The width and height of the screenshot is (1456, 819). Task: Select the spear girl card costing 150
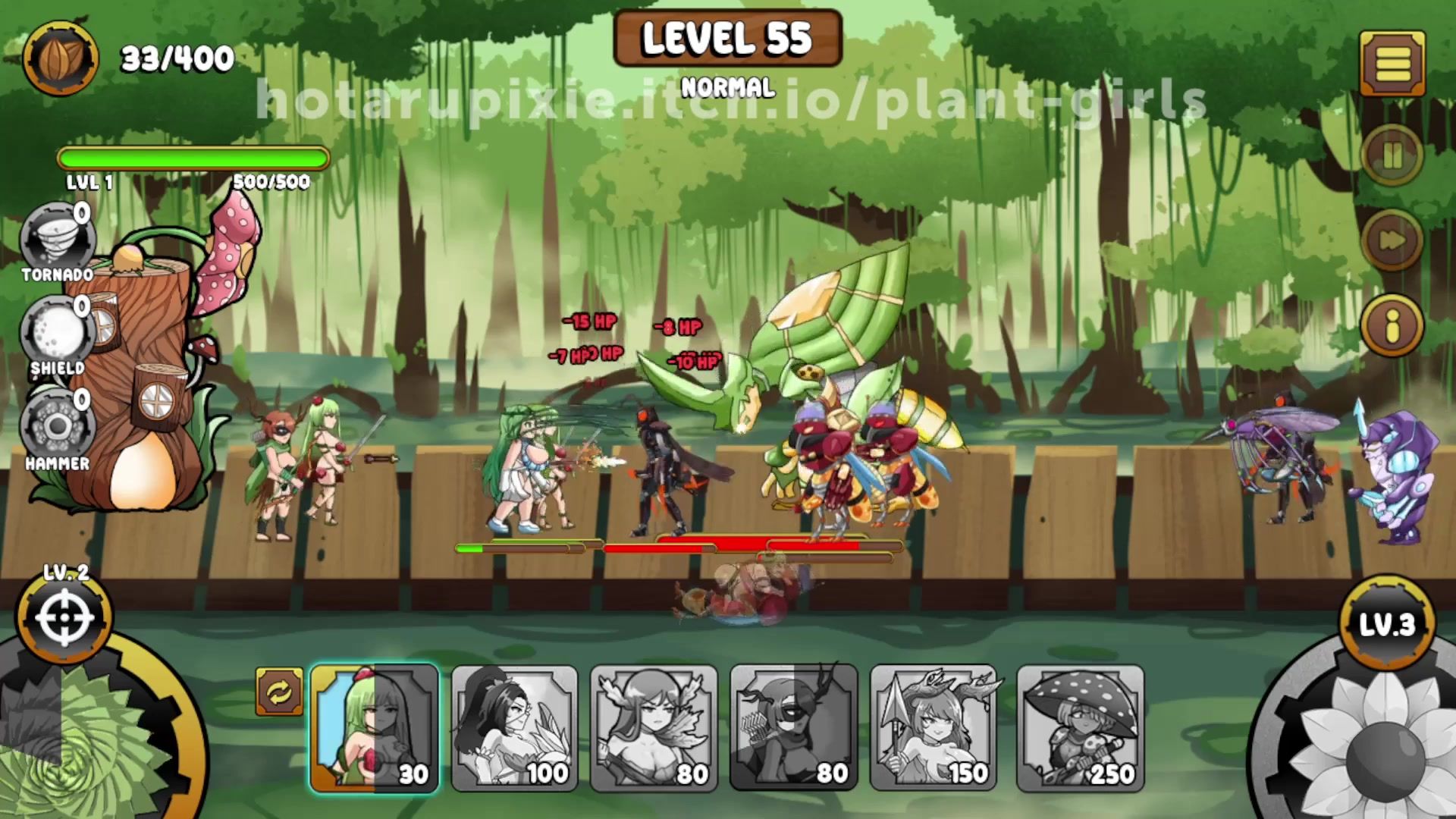(934, 728)
